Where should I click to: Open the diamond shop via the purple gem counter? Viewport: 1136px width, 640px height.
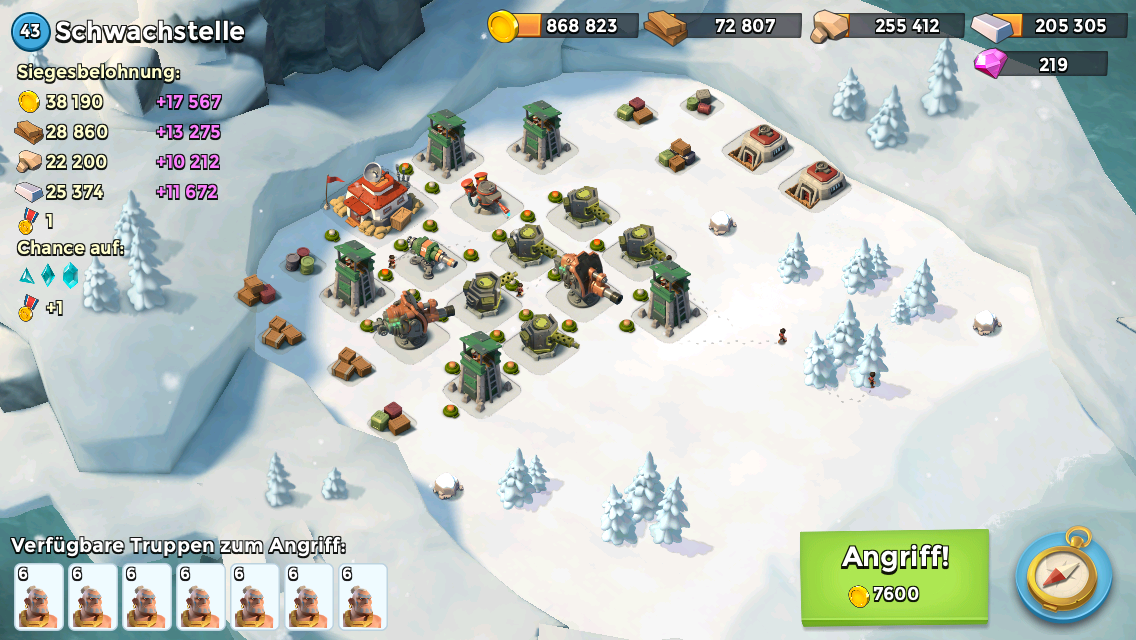[1041, 65]
